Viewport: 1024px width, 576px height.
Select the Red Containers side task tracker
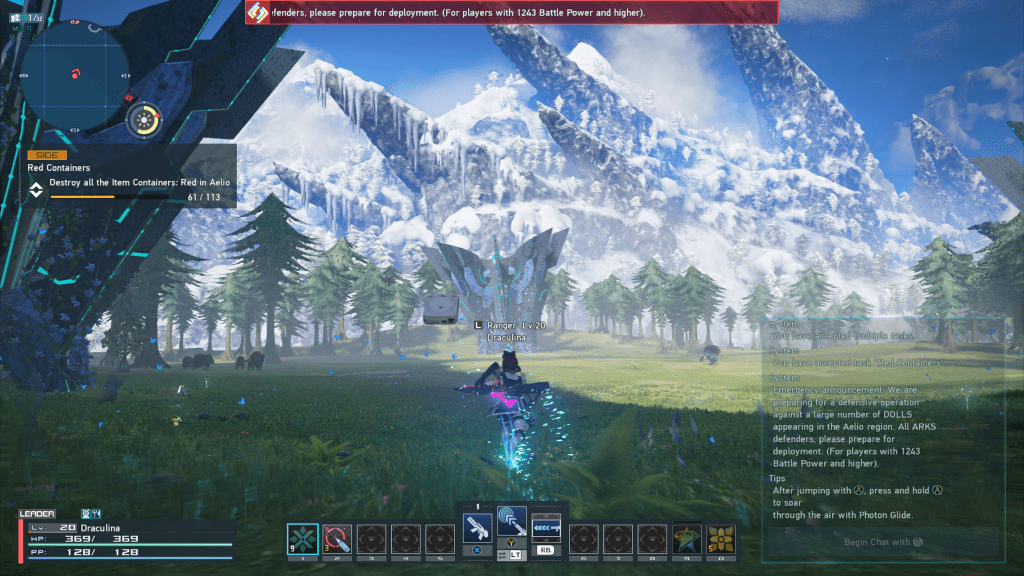[131, 176]
